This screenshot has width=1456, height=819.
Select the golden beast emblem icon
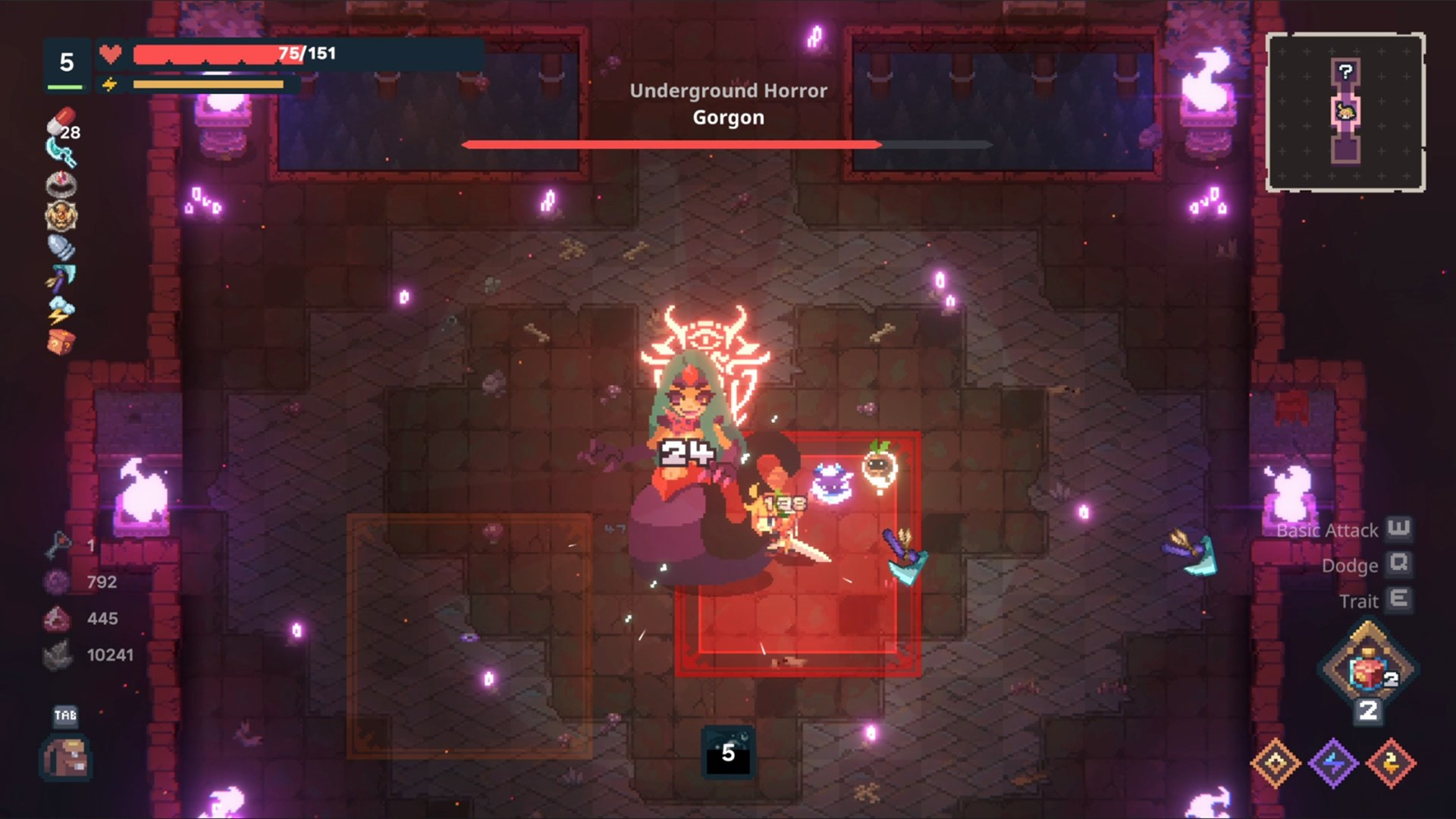pyautogui.click(x=61, y=216)
